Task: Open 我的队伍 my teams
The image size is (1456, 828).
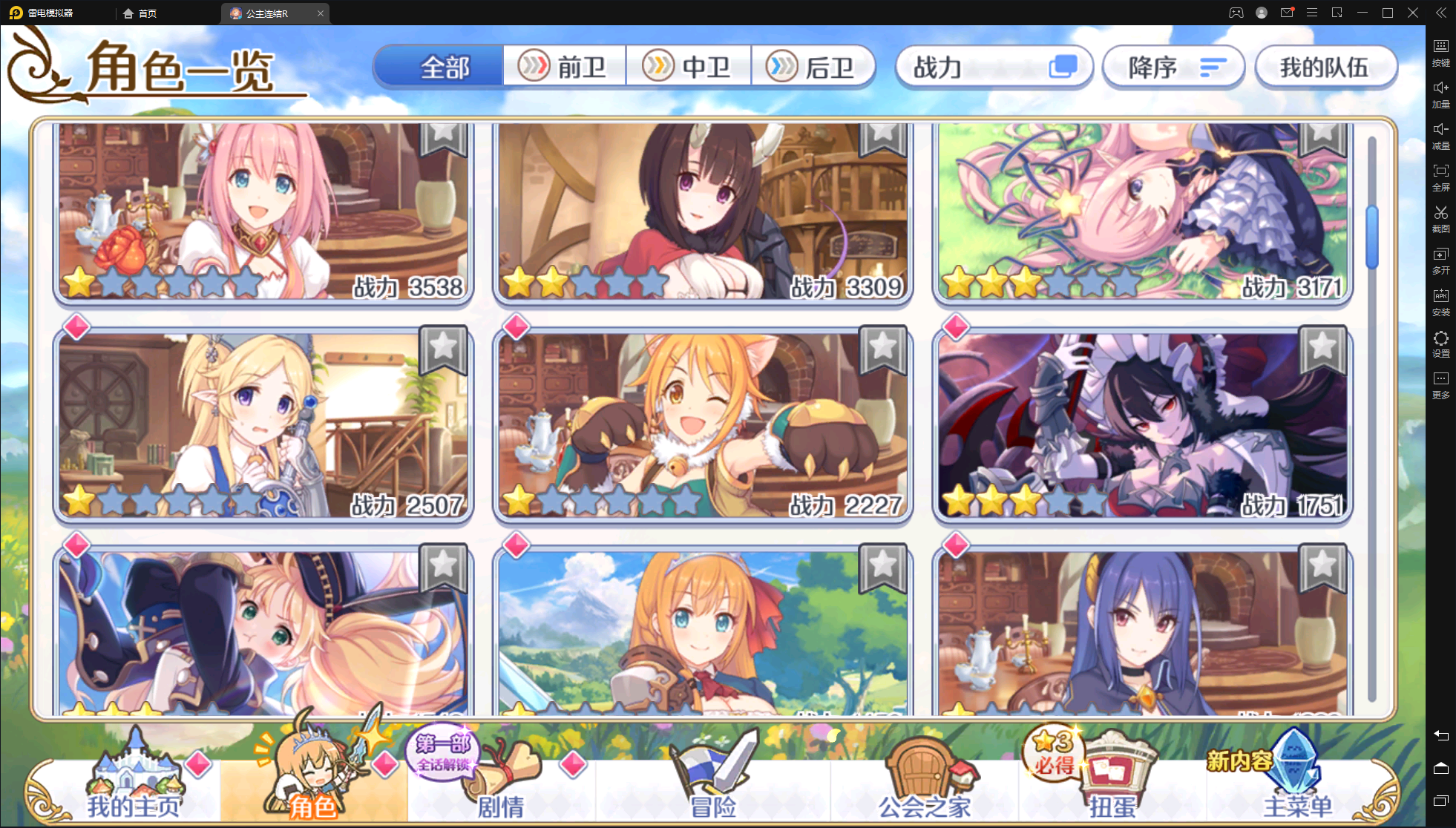Action: click(1326, 66)
